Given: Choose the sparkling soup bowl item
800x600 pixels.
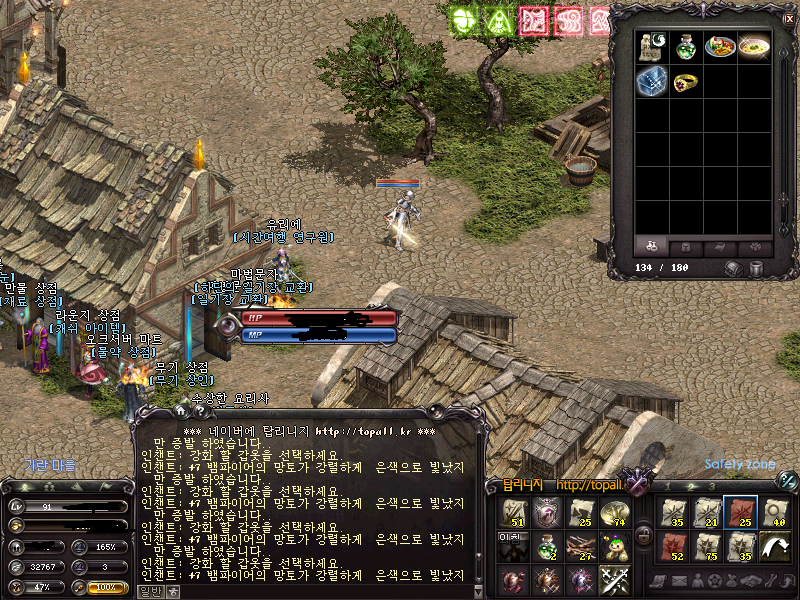Looking at the screenshot, I should 754,45.
